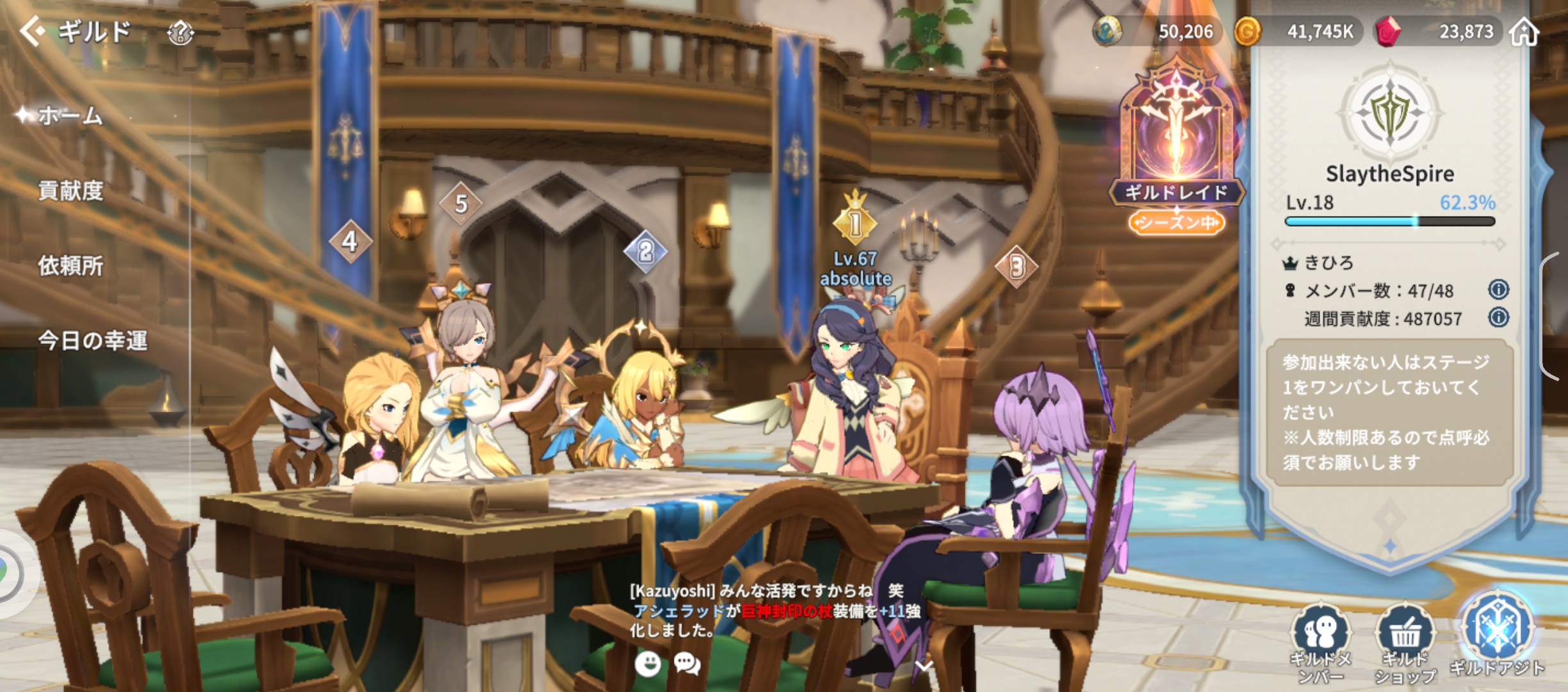Return to home via house icon
Image resolution: width=1568 pixels, height=692 pixels.
[1524, 31]
